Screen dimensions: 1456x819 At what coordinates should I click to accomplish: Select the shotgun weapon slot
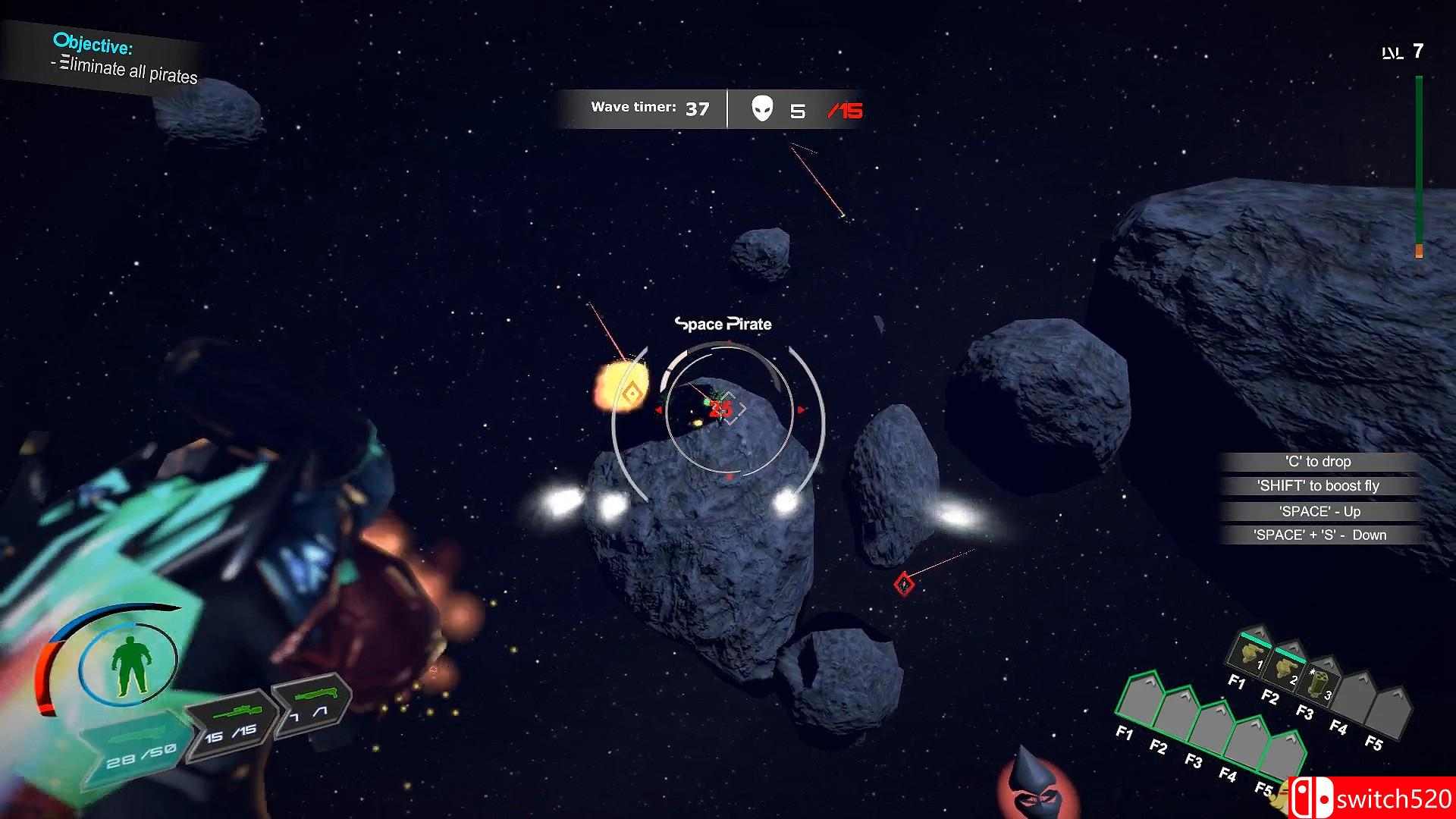click(x=311, y=704)
